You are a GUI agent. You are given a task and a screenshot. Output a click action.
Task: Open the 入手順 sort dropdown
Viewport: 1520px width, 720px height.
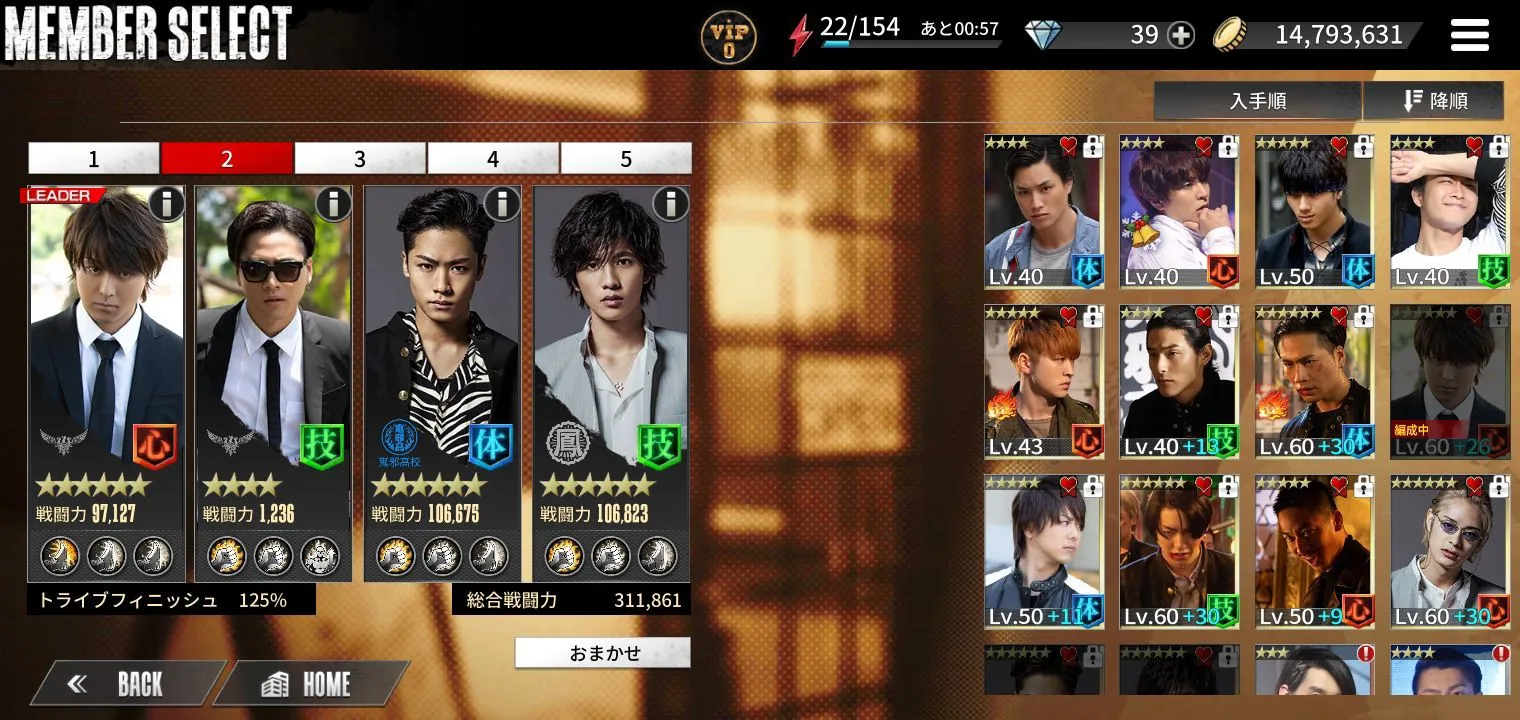[x=1257, y=101]
